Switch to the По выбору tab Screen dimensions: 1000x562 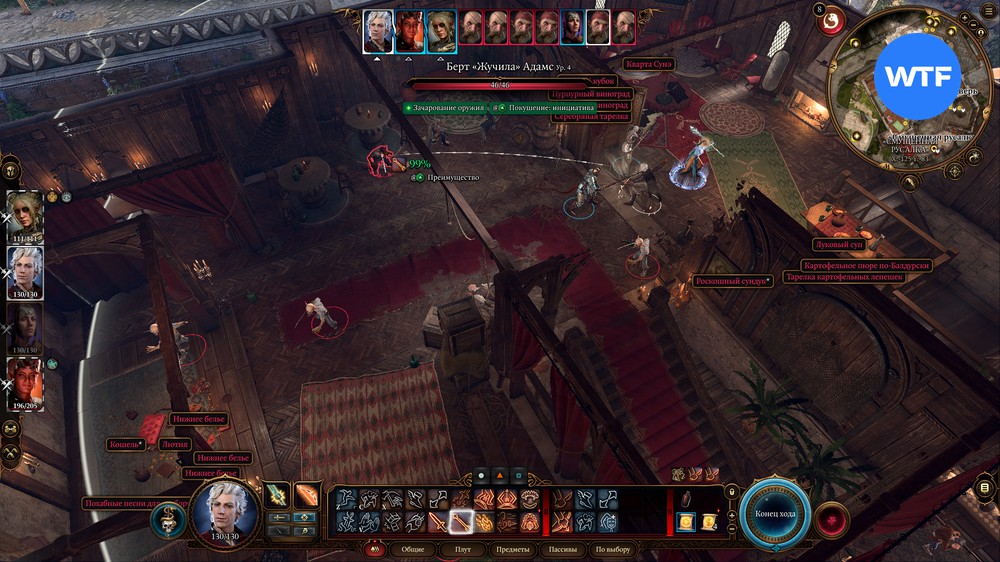click(x=612, y=550)
